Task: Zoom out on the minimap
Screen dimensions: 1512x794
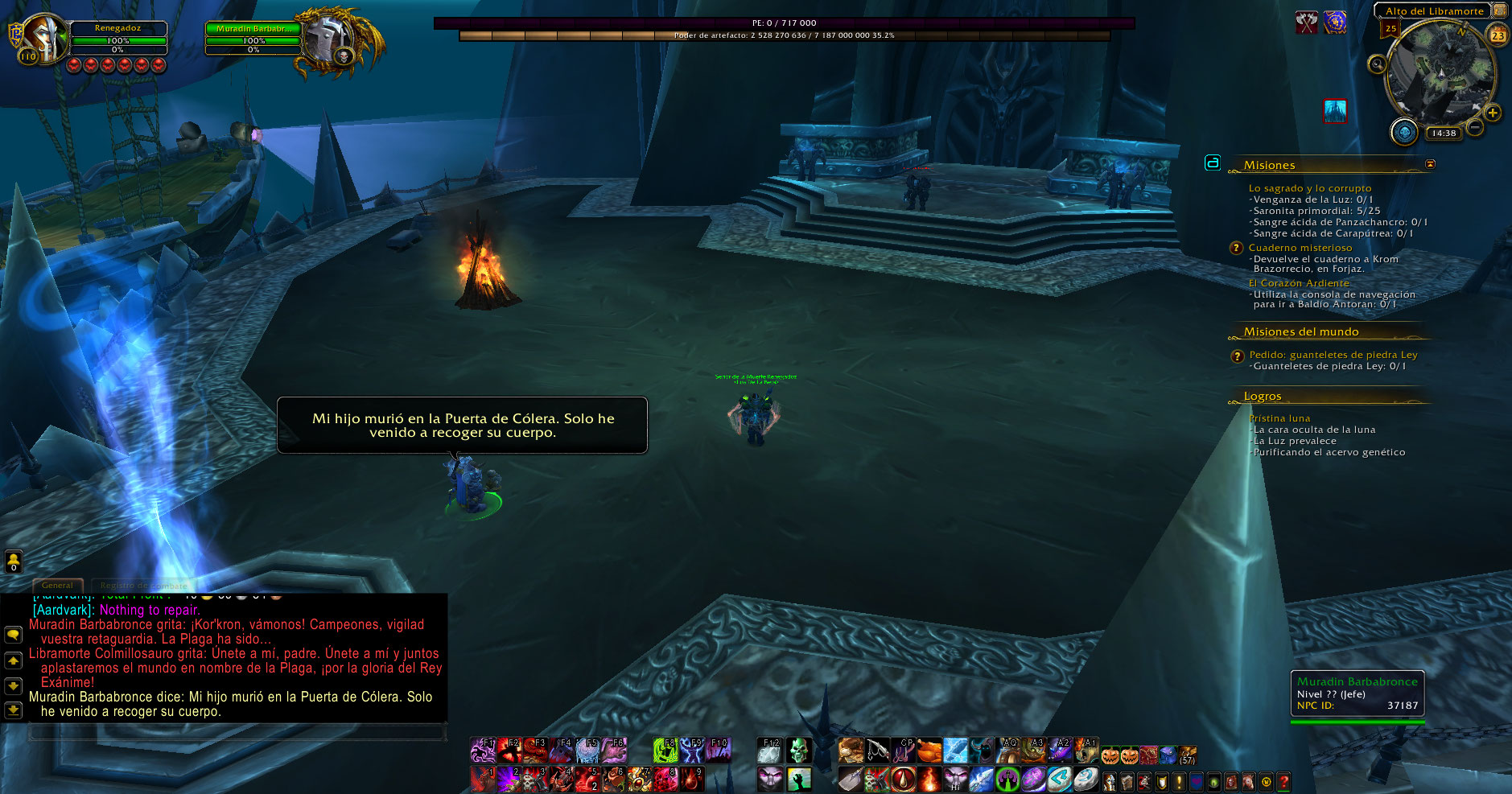Action: pyautogui.click(x=1475, y=126)
